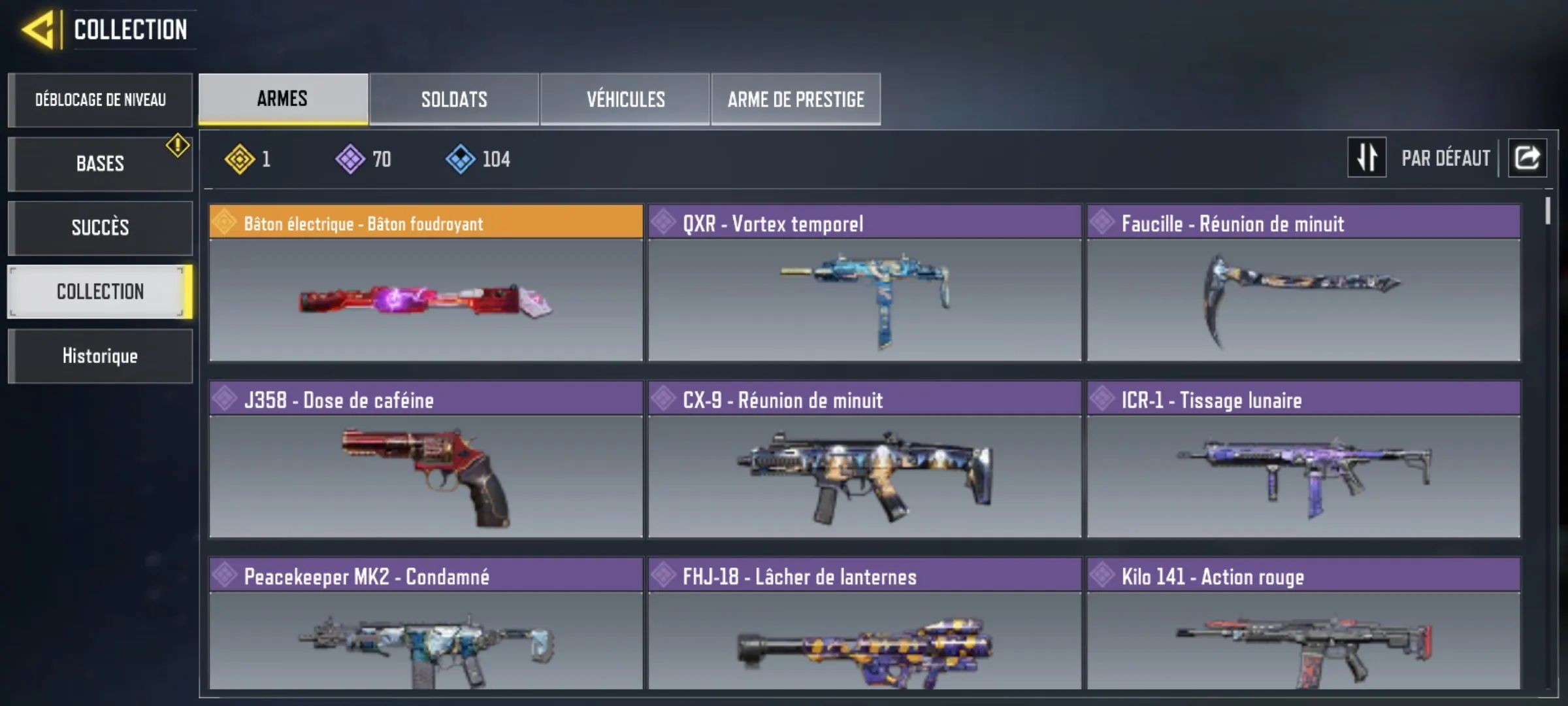The image size is (1568, 706).
Task: Select the epic rarity filter showing 70
Action: 349,158
